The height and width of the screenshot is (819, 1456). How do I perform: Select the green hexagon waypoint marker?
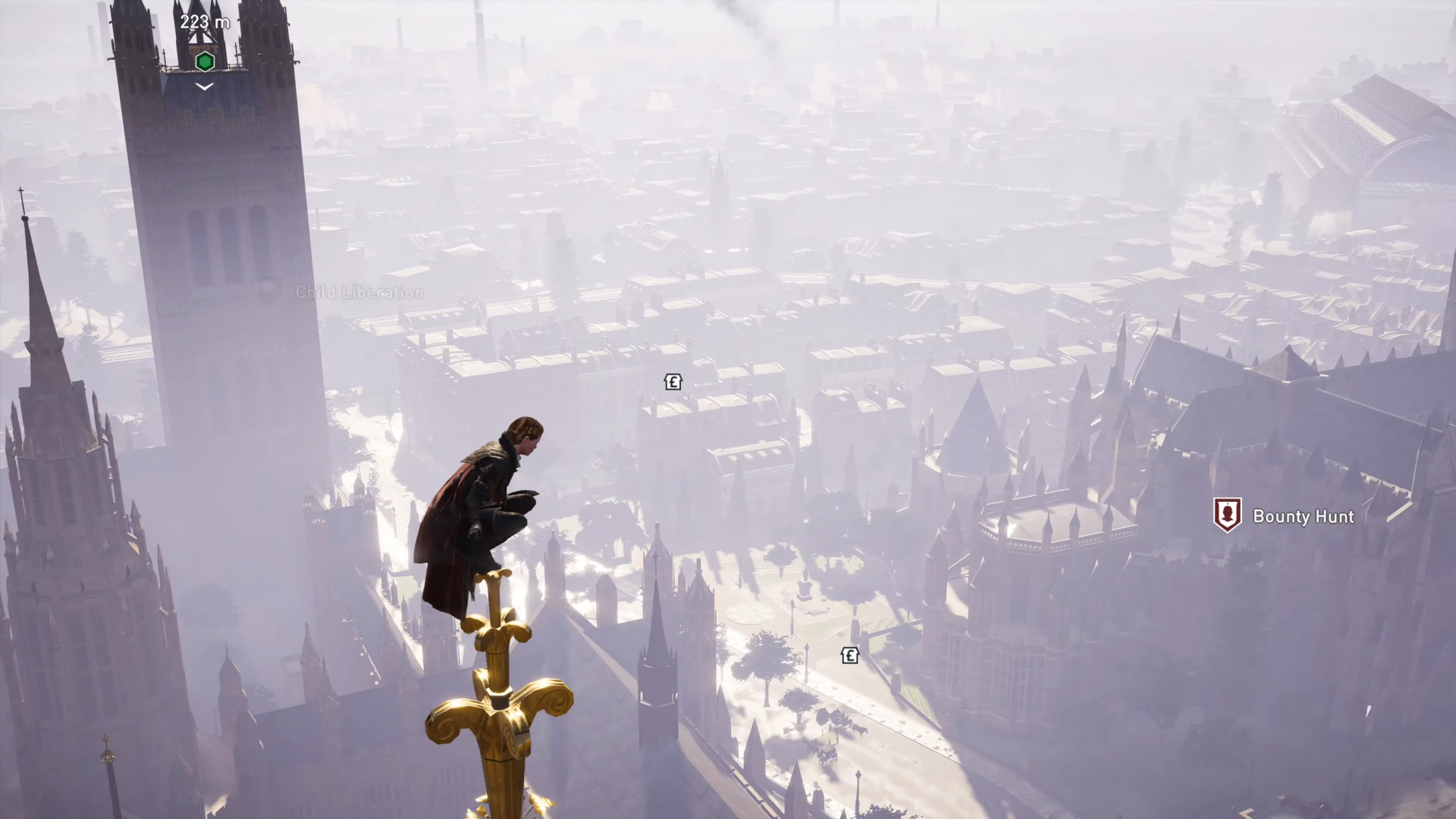[x=205, y=61]
